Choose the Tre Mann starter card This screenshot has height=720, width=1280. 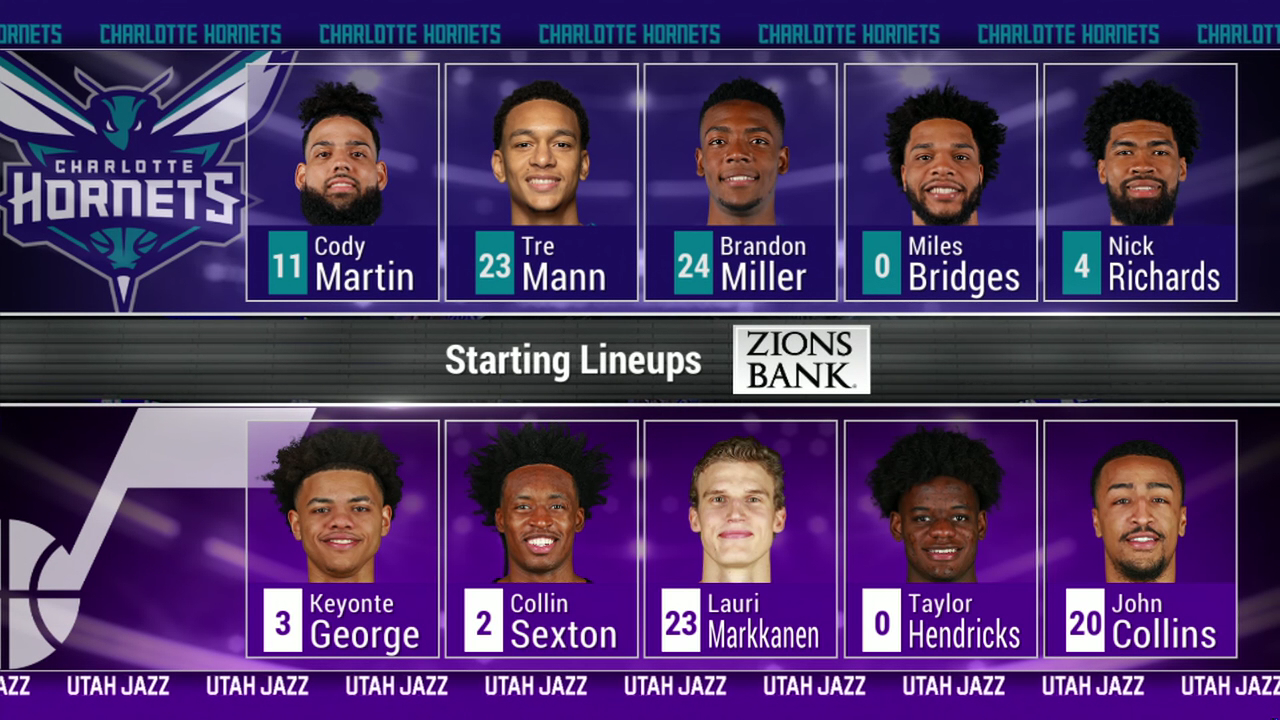(x=541, y=182)
